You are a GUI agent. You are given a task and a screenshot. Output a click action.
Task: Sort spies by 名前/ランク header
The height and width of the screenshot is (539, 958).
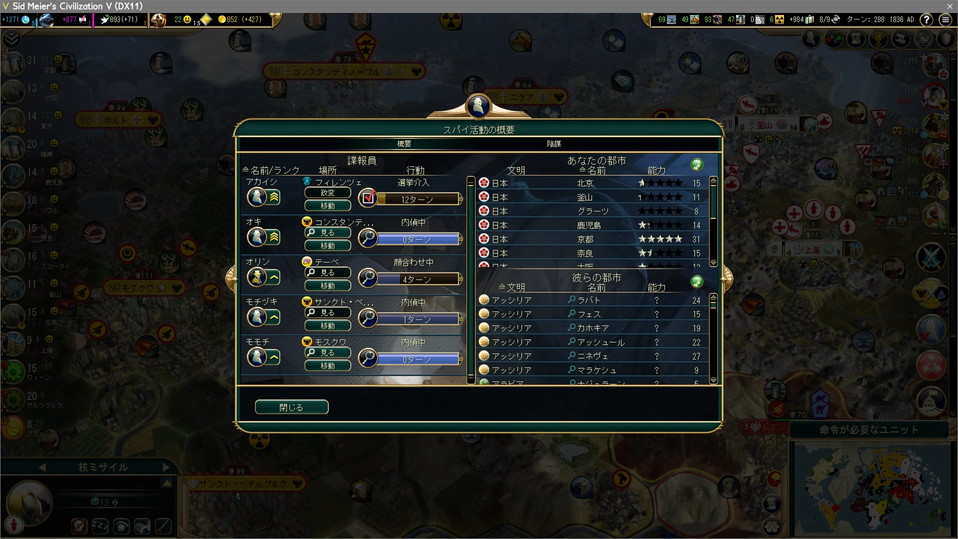270,171
